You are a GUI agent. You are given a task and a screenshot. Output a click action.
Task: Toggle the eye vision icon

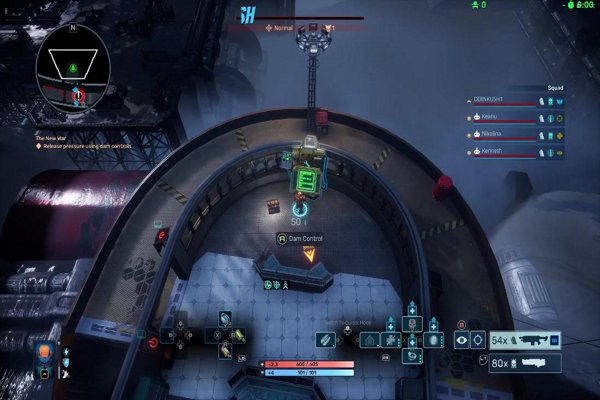click(x=462, y=340)
